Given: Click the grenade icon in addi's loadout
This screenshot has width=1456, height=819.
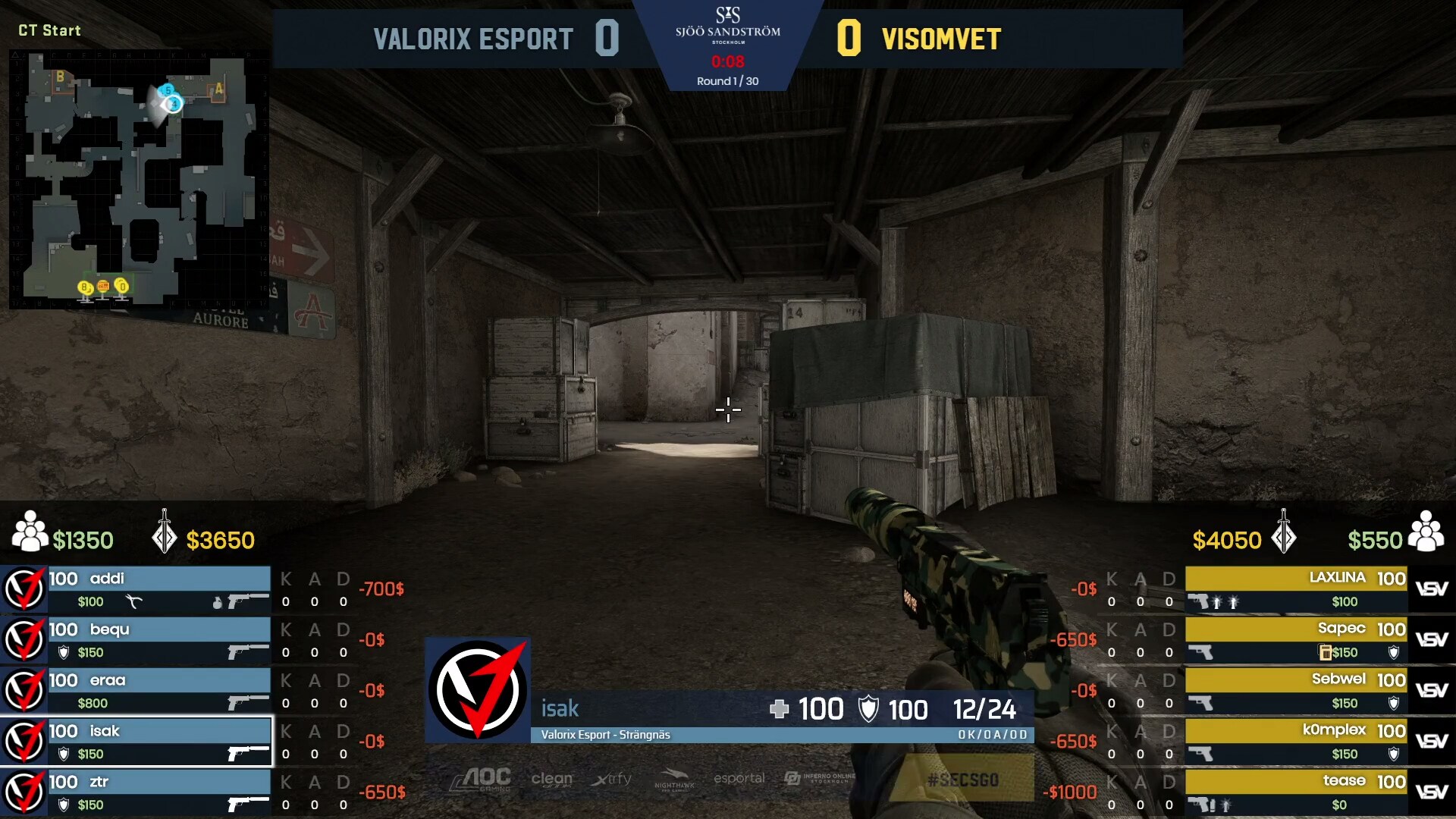Looking at the screenshot, I should pos(217,603).
